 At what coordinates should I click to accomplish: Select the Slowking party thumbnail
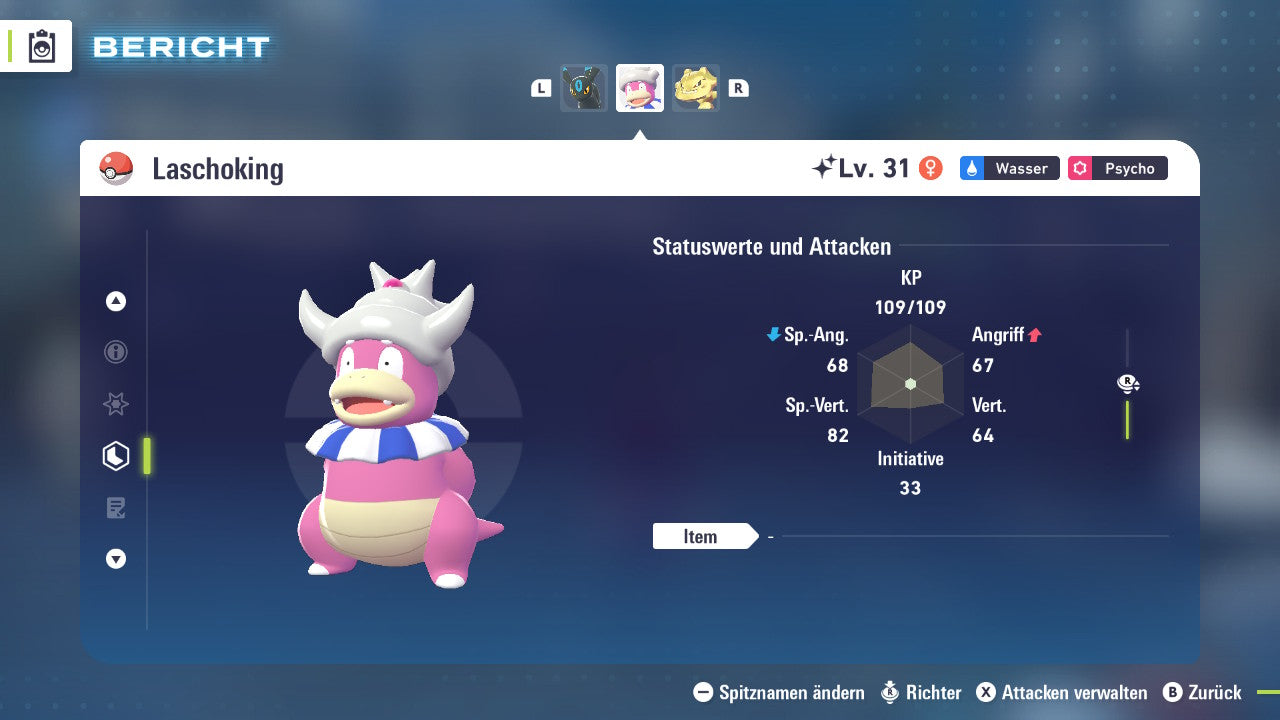[640, 88]
